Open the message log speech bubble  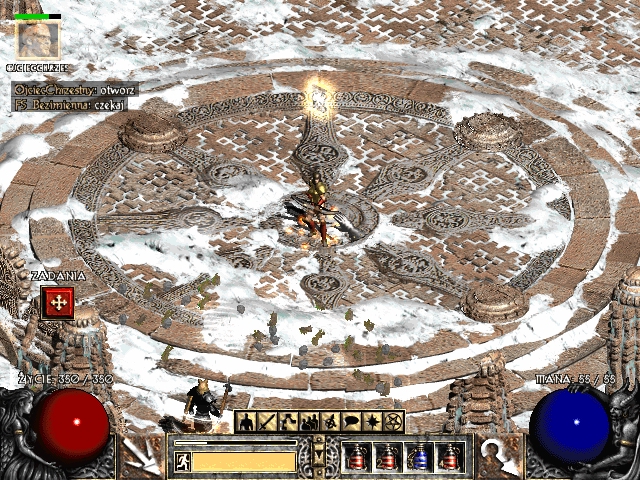pyautogui.click(x=350, y=422)
